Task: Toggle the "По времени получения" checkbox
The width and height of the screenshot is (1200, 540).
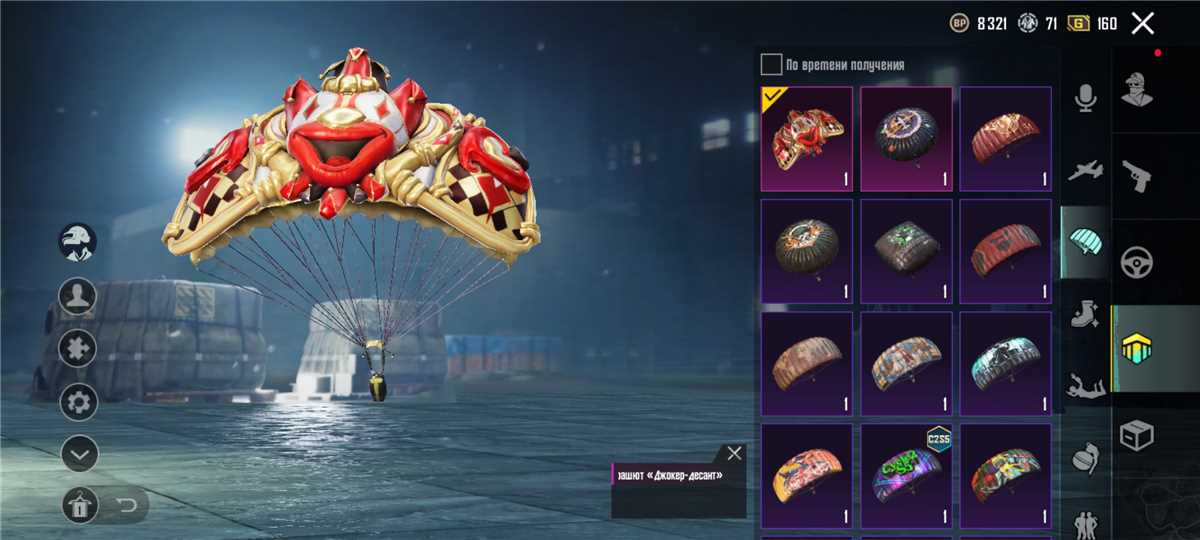Action: tap(771, 65)
